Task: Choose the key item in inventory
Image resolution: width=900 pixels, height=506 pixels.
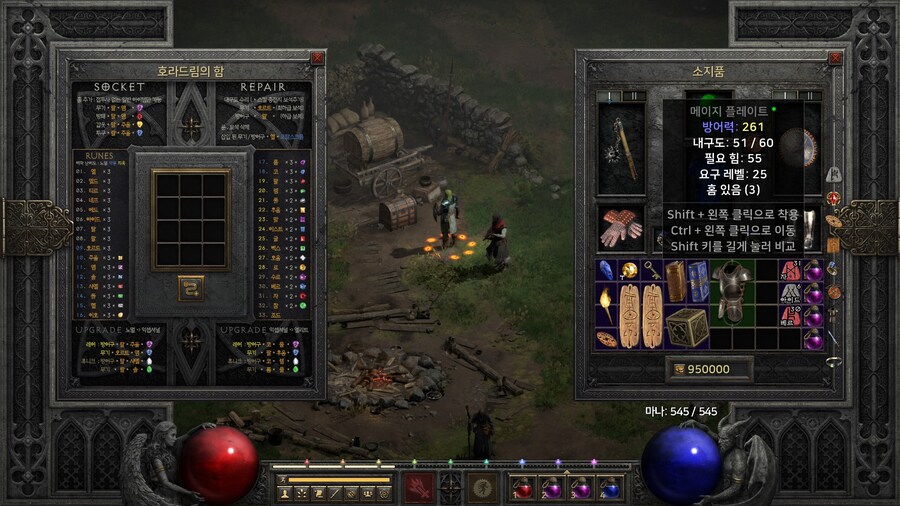Action: pyautogui.click(x=653, y=270)
